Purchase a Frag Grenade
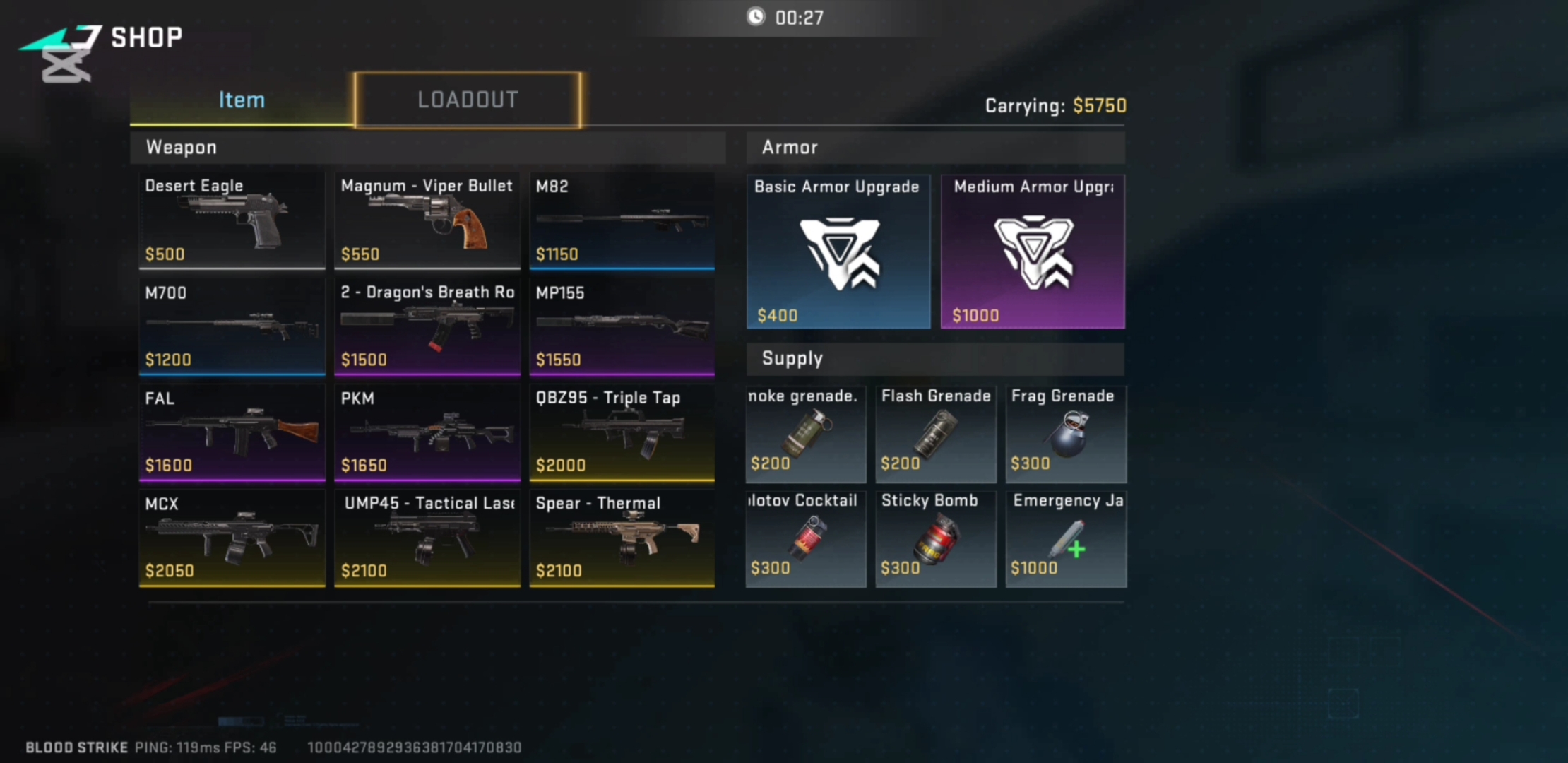 coord(1066,434)
